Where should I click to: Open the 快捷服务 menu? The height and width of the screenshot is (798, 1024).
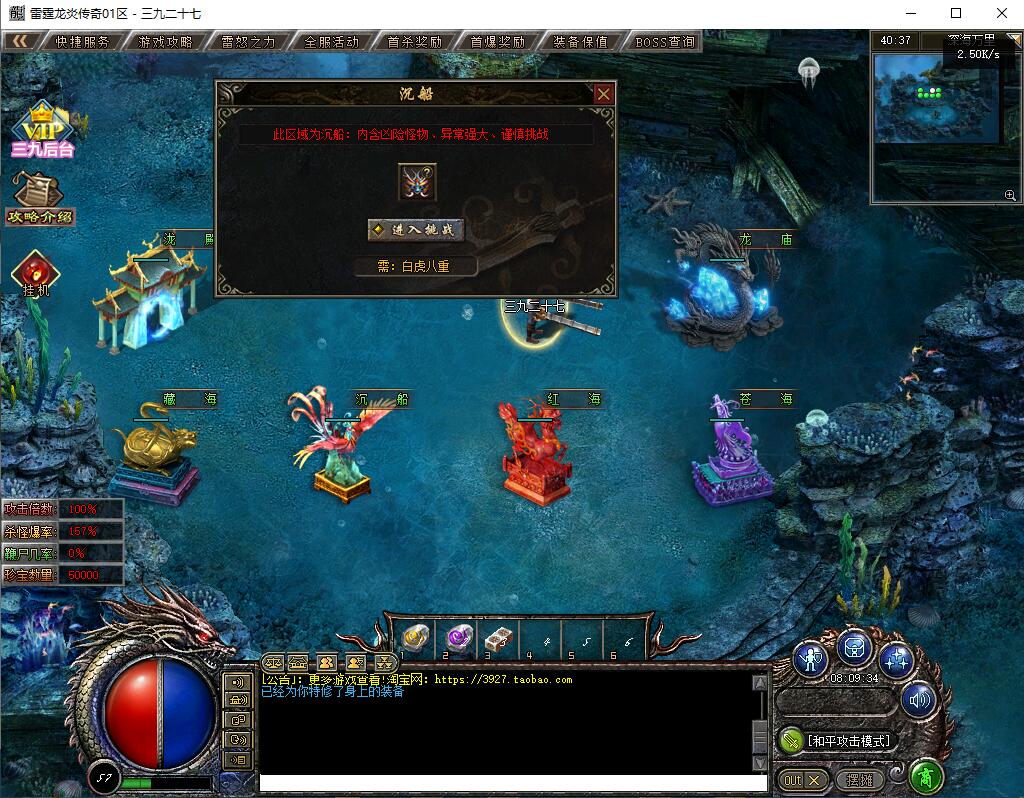pyautogui.click(x=83, y=42)
